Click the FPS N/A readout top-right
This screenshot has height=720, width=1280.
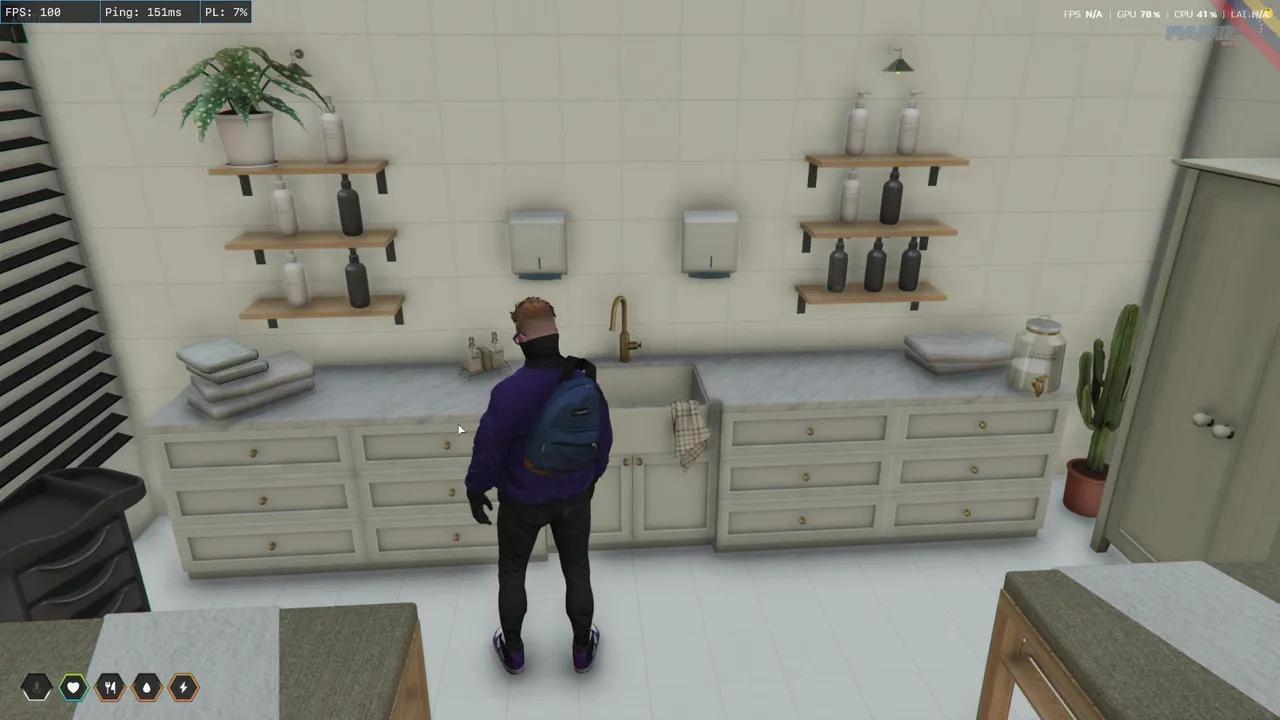pos(1084,14)
